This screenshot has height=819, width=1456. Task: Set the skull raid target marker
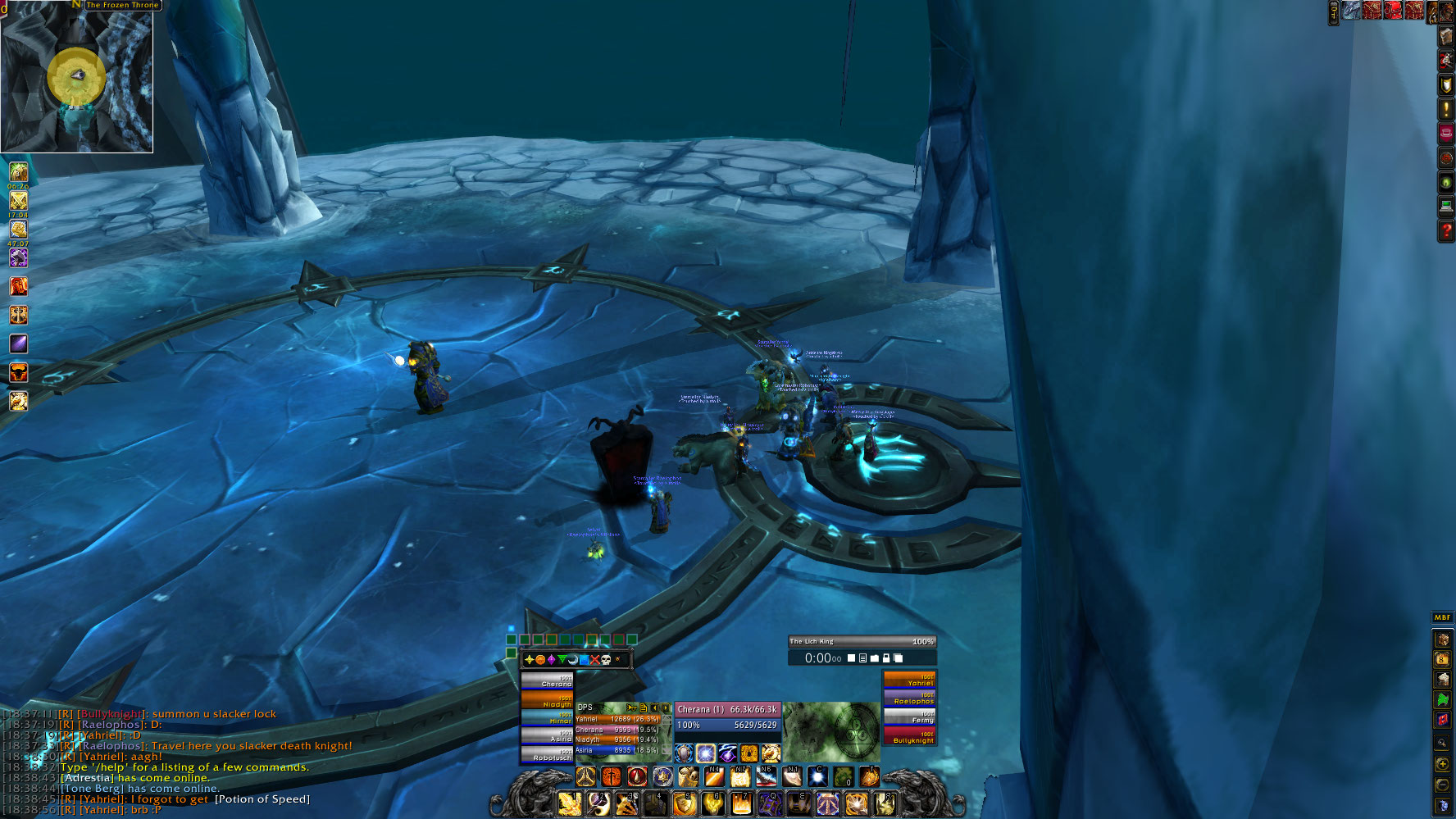[606, 660]
